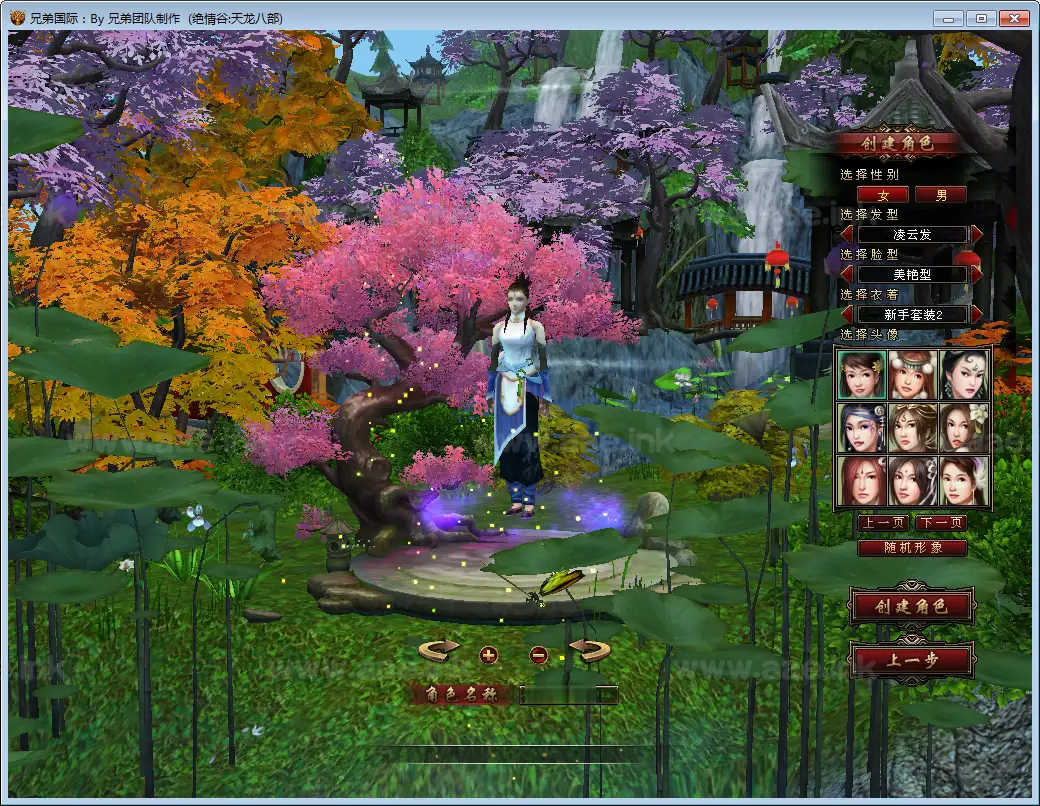Select the highlighted first portrait with yellow flower
Viewport: 1040px width, 806px height.
[x=860, y=374]
